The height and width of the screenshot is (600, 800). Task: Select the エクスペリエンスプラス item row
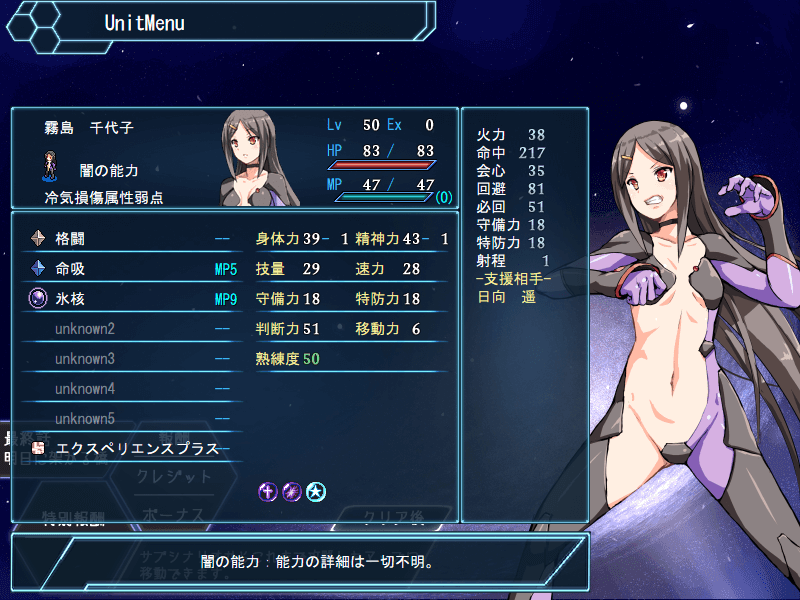pyautogui.click(x=130, y=449)
